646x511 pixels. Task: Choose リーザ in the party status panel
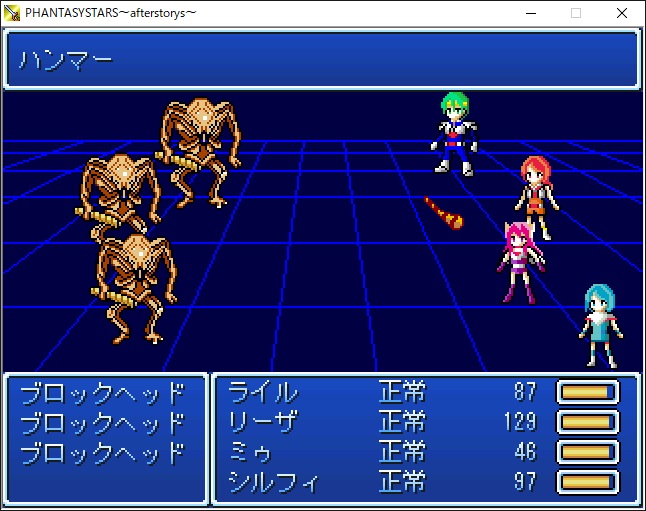[x=264, y=422]
